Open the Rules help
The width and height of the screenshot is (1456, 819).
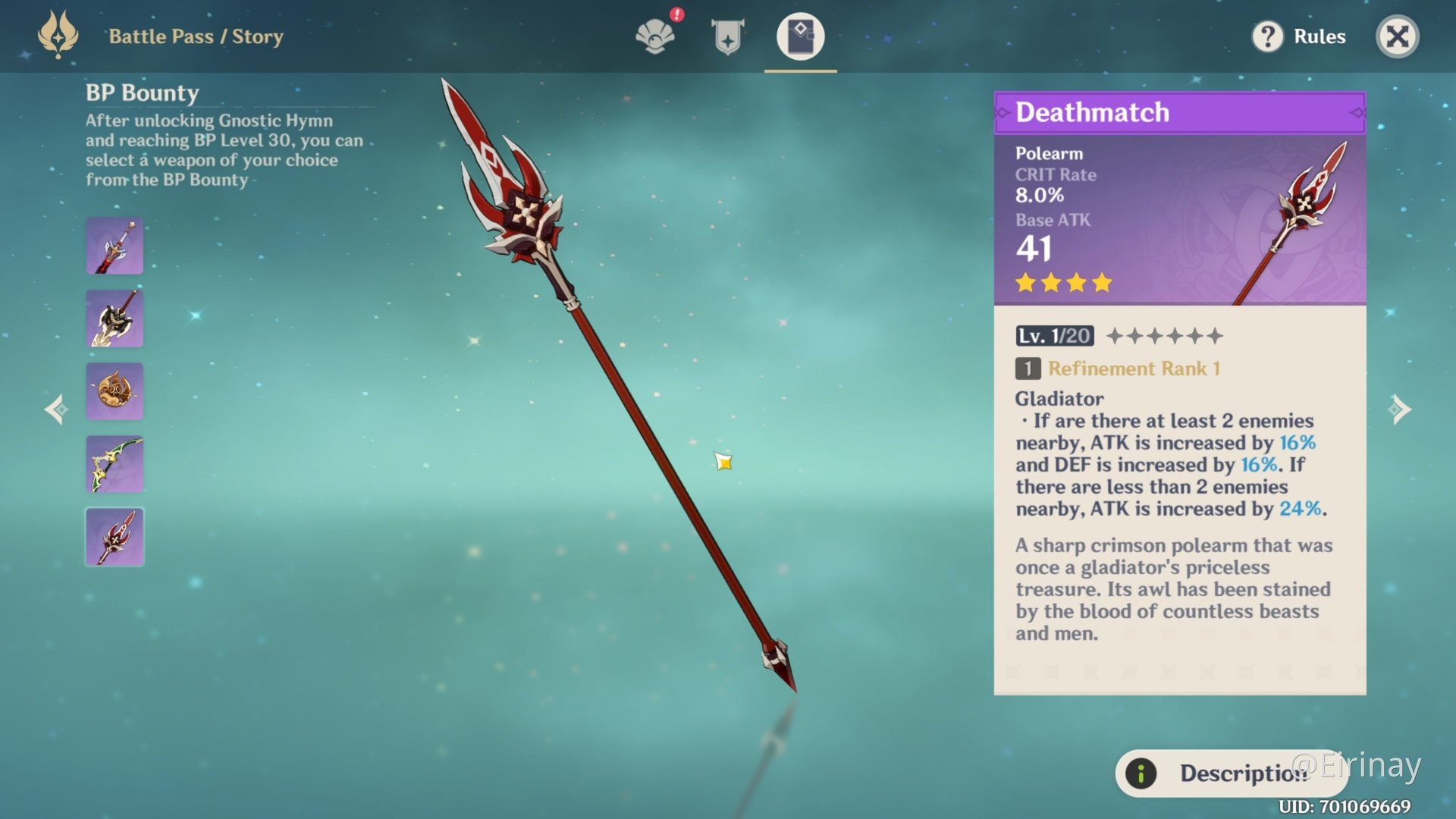(1298, 36)
